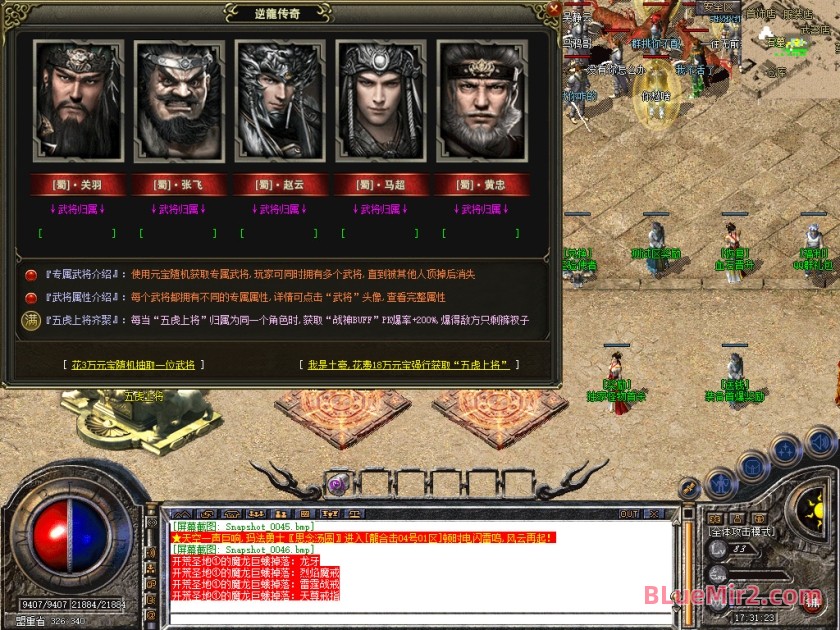Choose the 黄忠 general portrait
This screenshot has height=630, width=840.
481,100
